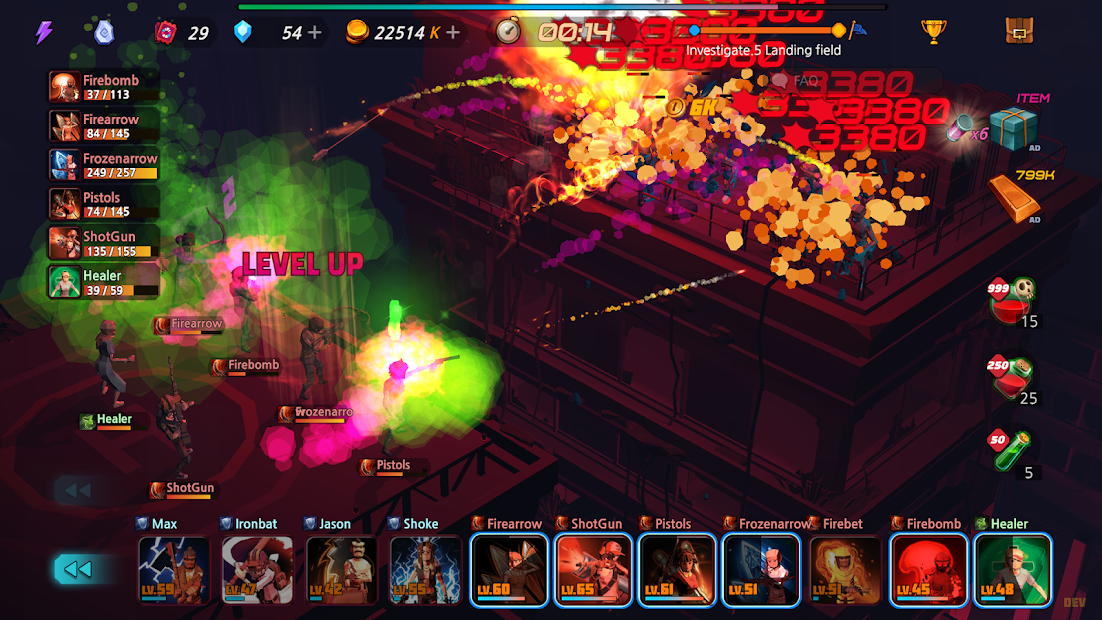The height and width of the screenshot is (620, 1102).
Task: Open the treasure chest icon
Action: click(x=1019, y=32)
